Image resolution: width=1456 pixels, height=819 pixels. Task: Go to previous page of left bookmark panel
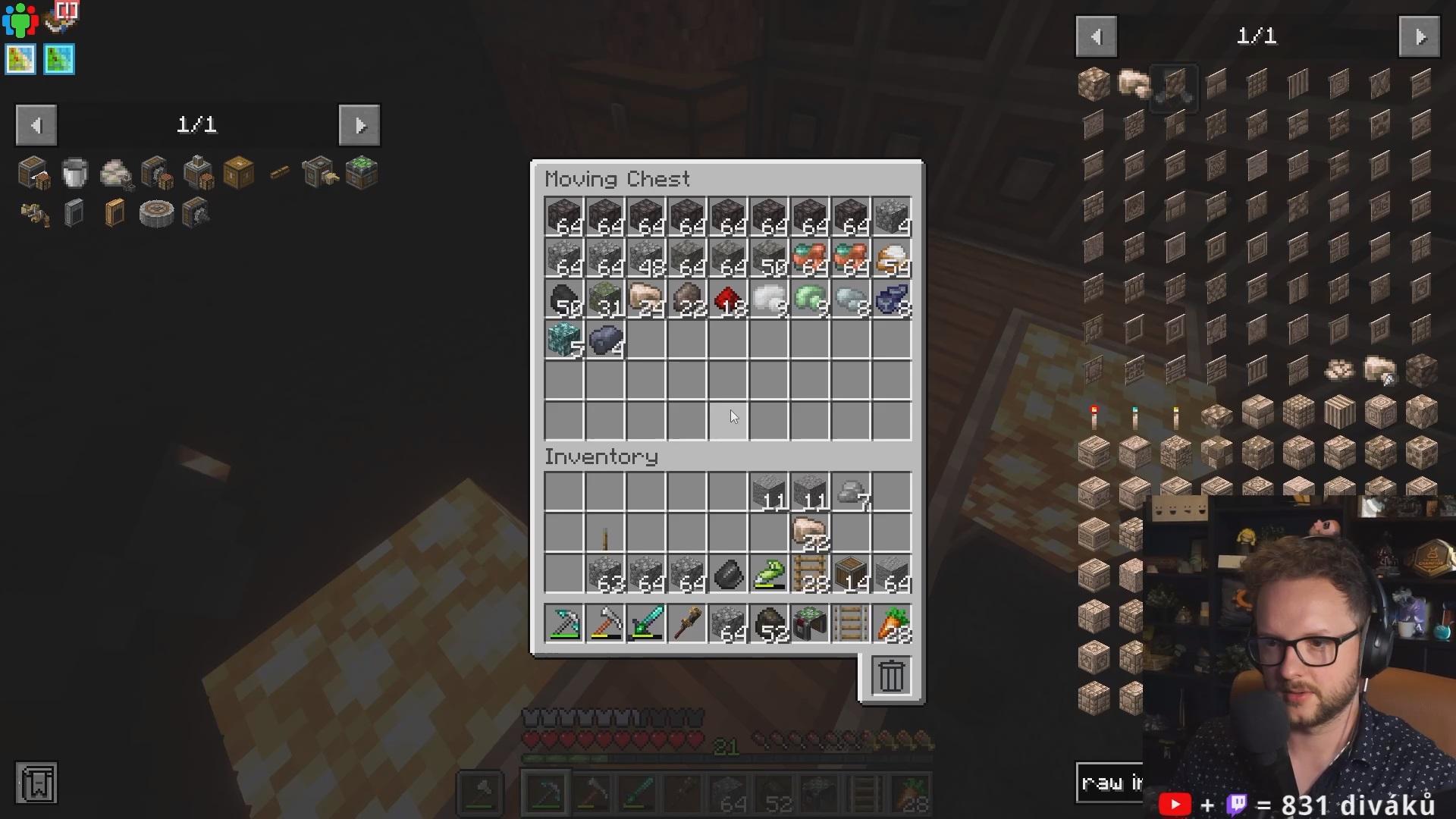[36, 125]
